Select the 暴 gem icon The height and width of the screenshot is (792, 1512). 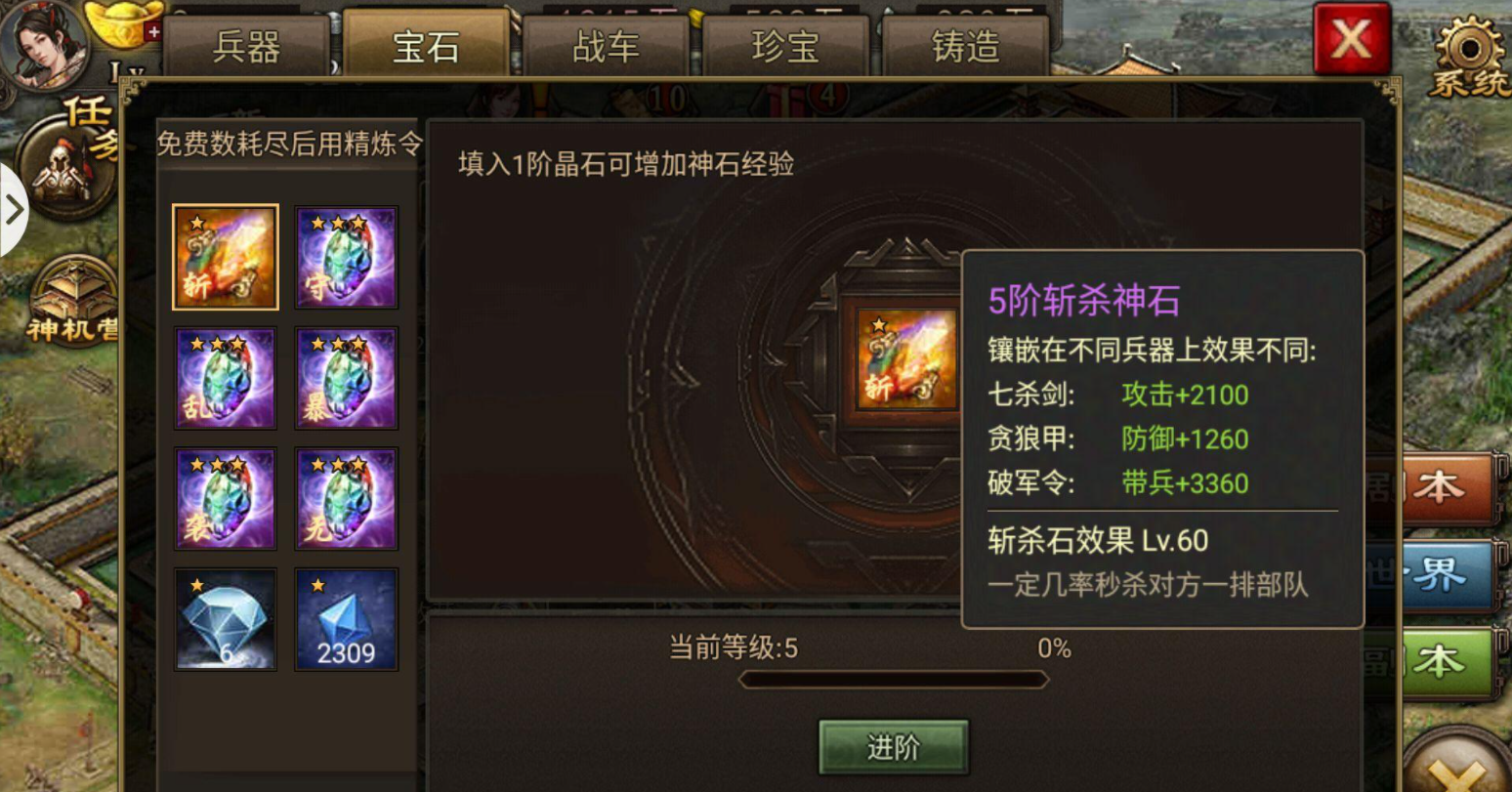pos(346,377)
